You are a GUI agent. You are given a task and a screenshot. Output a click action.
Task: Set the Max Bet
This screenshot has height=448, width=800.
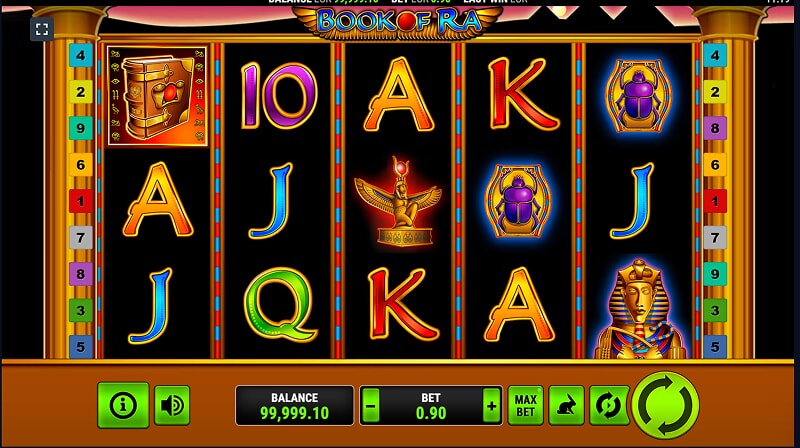pos(525,405)
